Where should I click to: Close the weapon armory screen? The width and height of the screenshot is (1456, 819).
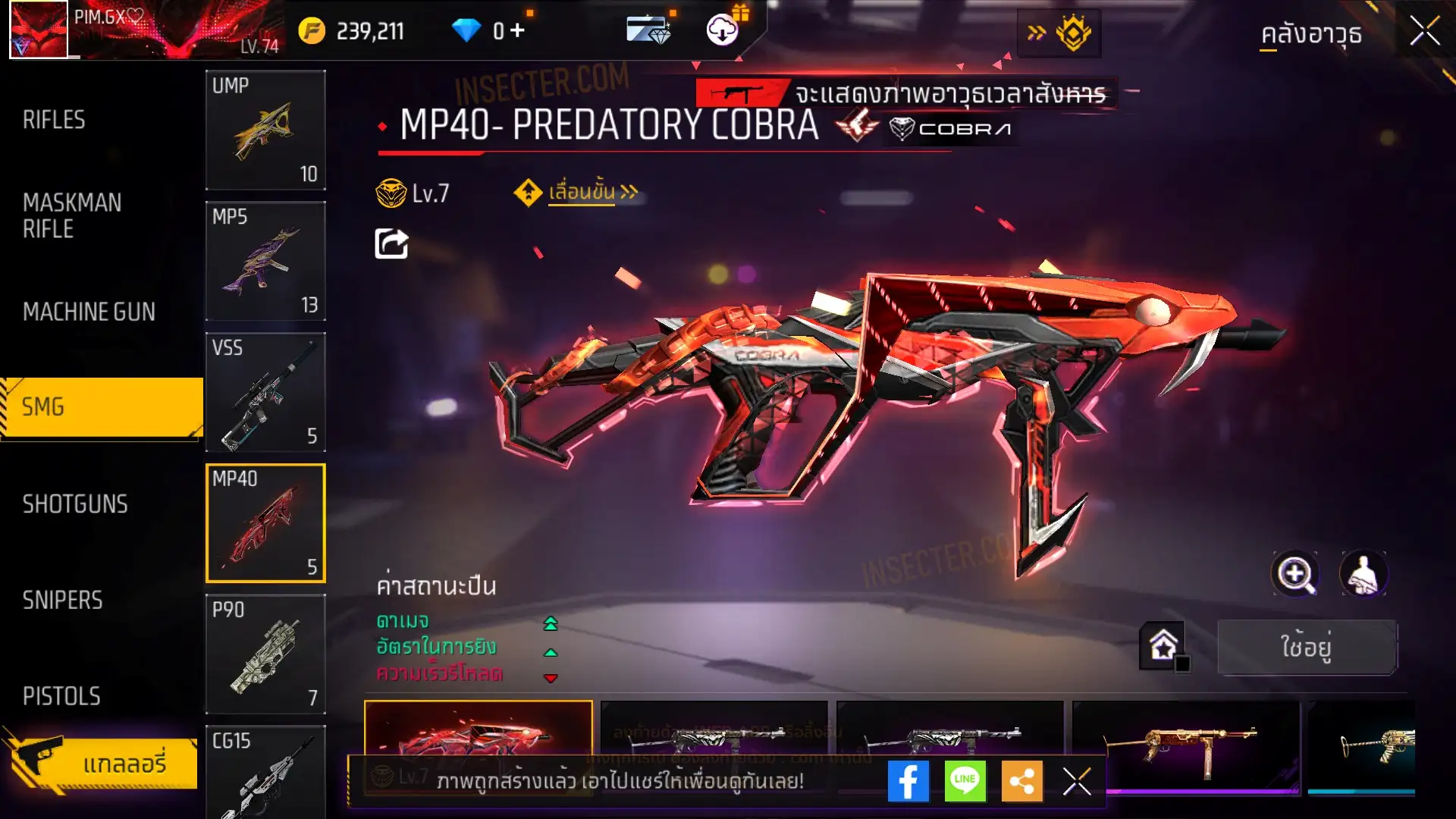pos(1424,32)
